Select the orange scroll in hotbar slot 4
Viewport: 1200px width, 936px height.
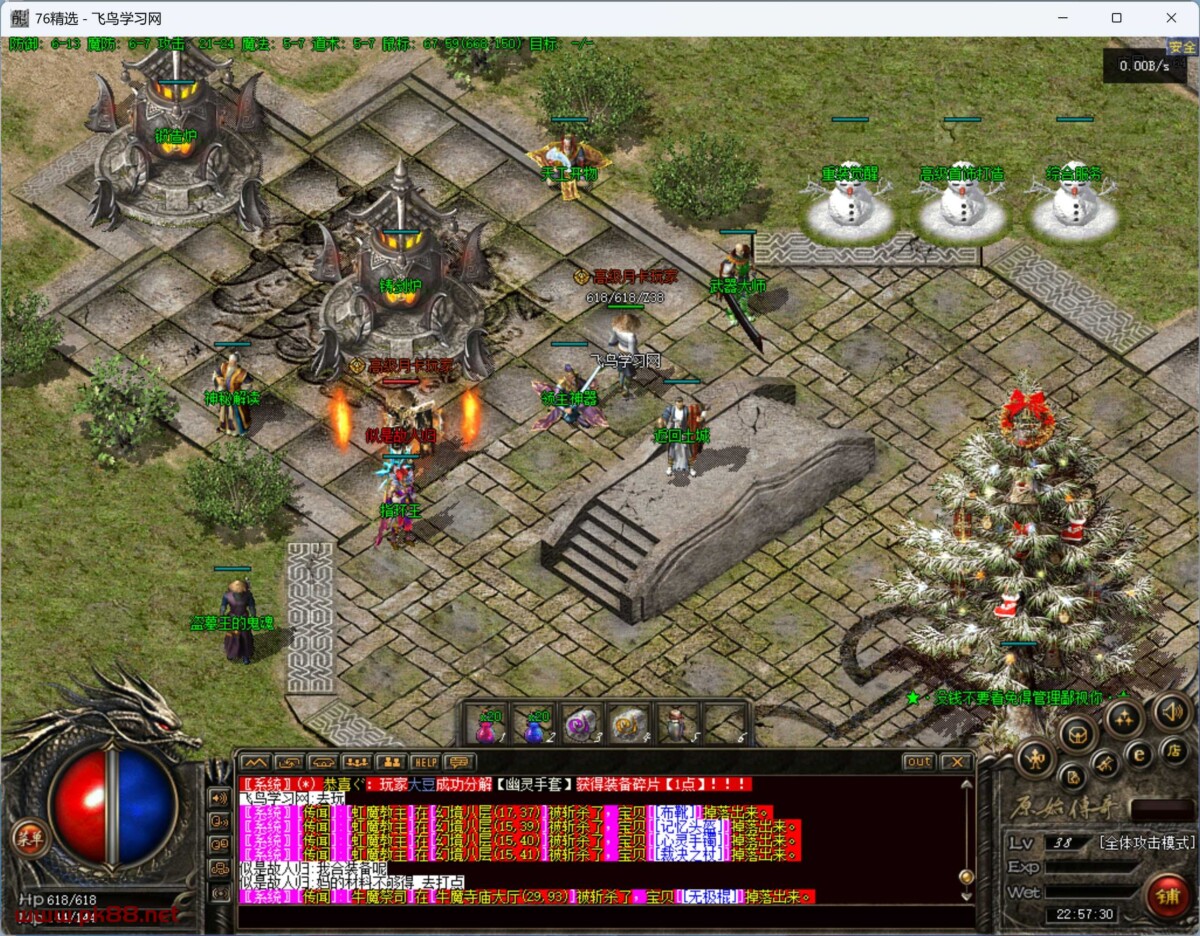pyautogui.click(x=629, y=726)
